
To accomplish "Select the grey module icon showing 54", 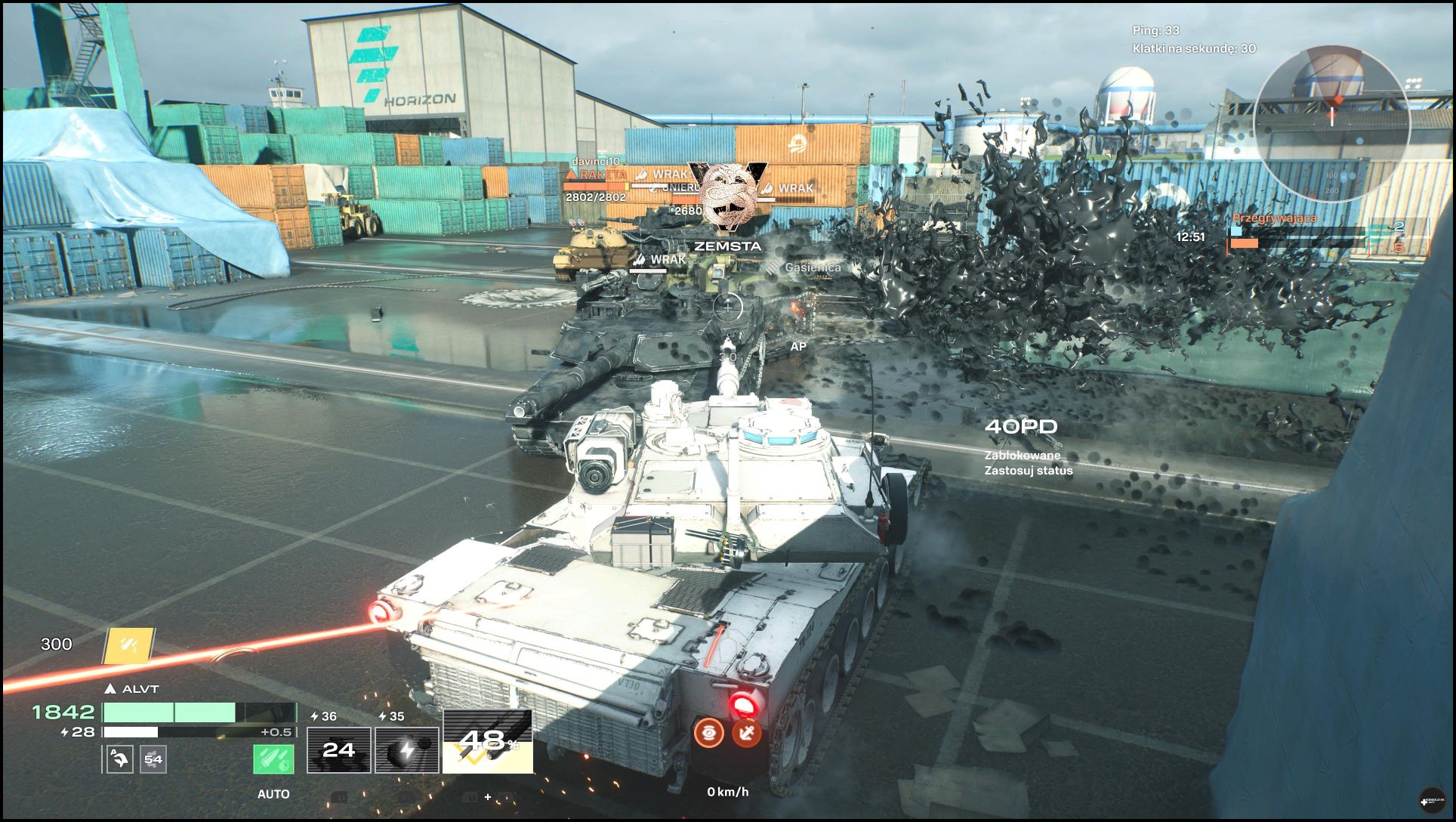I will pyautogui.click(x=153, y=759).
